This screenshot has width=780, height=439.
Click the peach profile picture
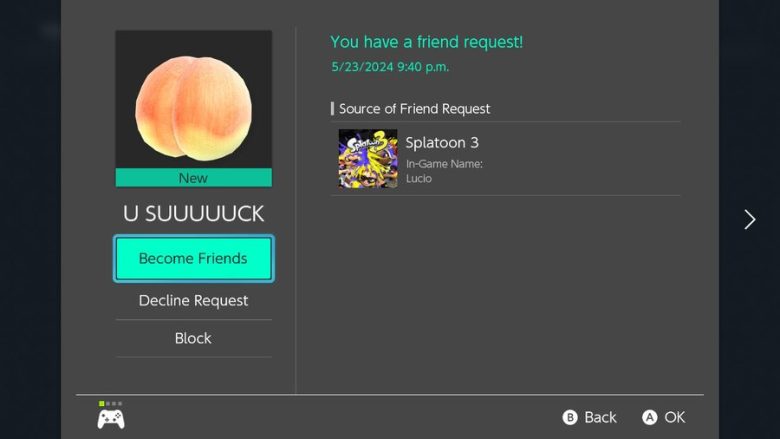pyautogui.click(x=193, y=100)
